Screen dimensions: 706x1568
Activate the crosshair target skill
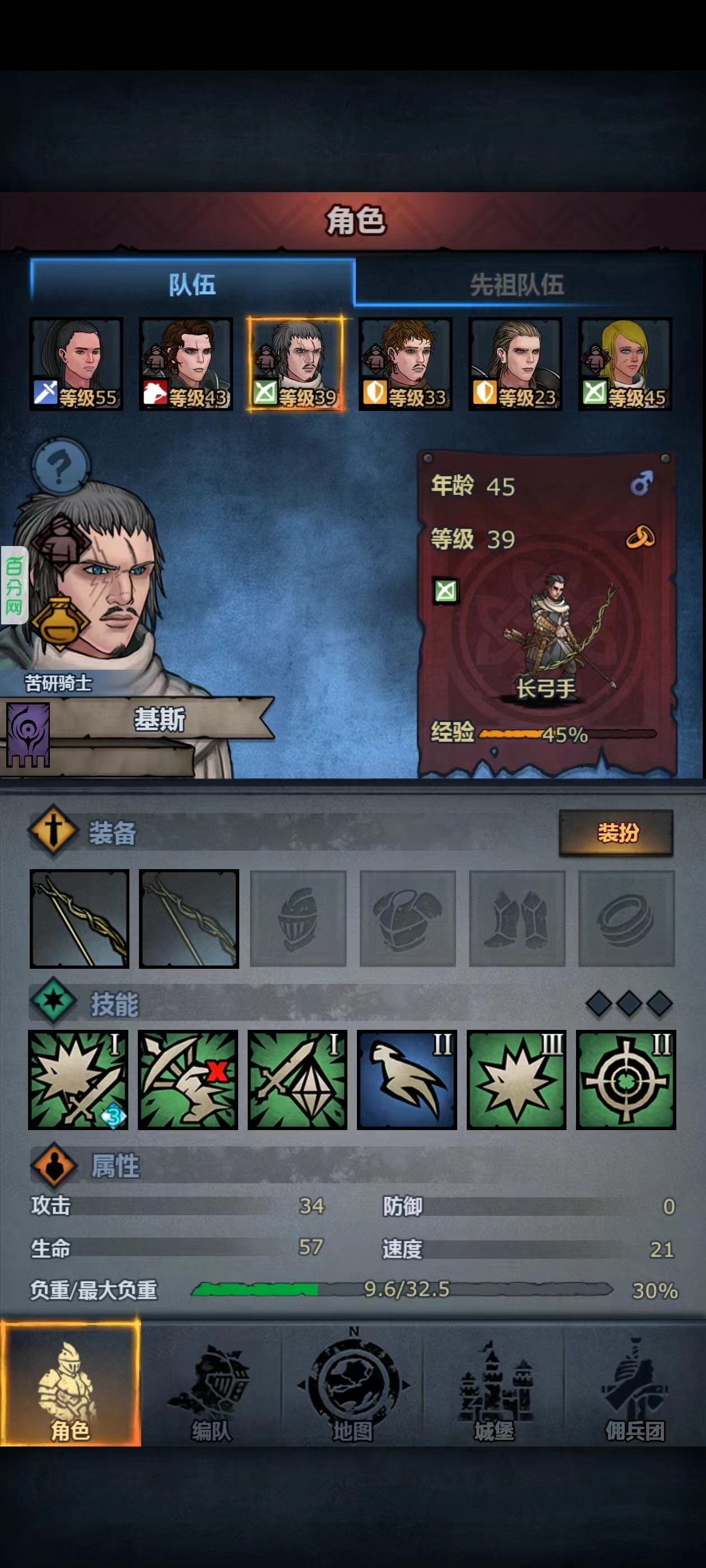[x=625, y=1079]
